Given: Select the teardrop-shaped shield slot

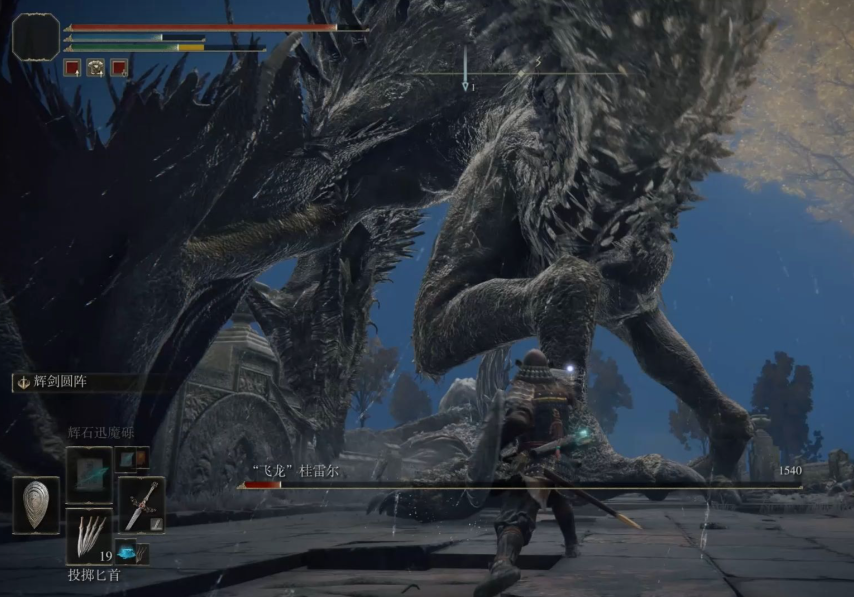Looking at the screenshot, I should [36, 504].
